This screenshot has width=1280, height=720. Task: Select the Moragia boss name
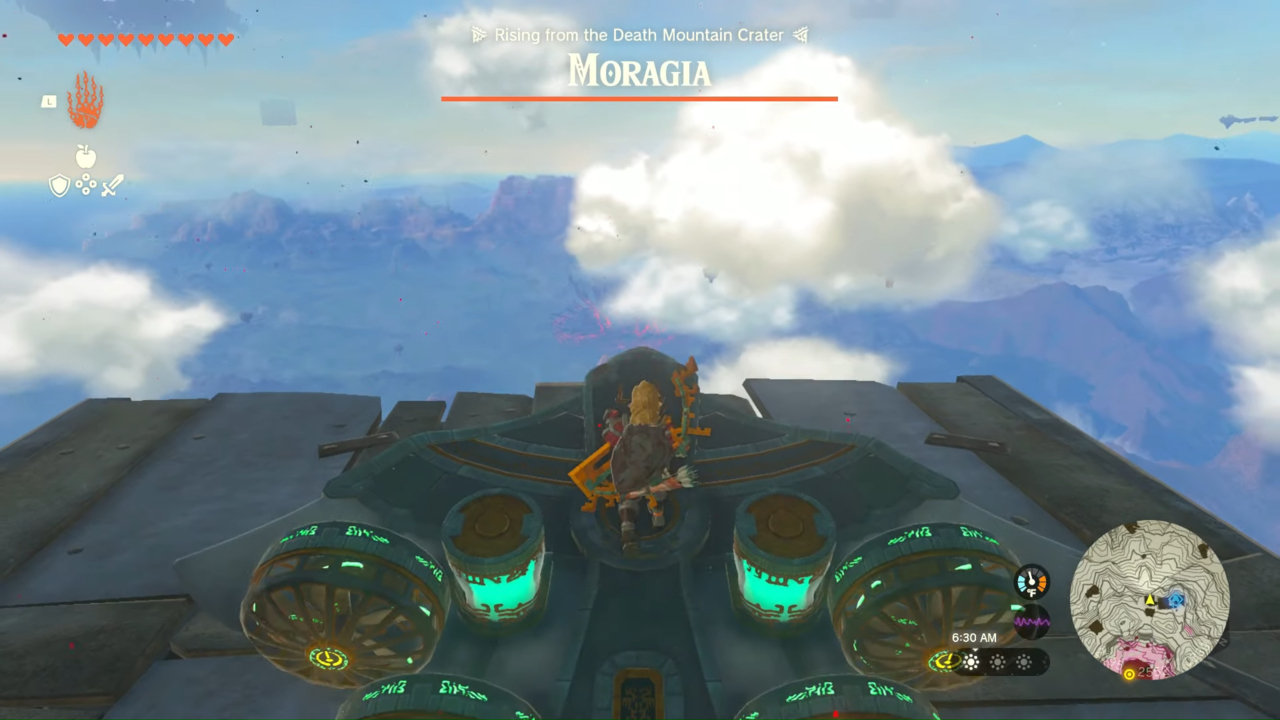pos(639,72)
